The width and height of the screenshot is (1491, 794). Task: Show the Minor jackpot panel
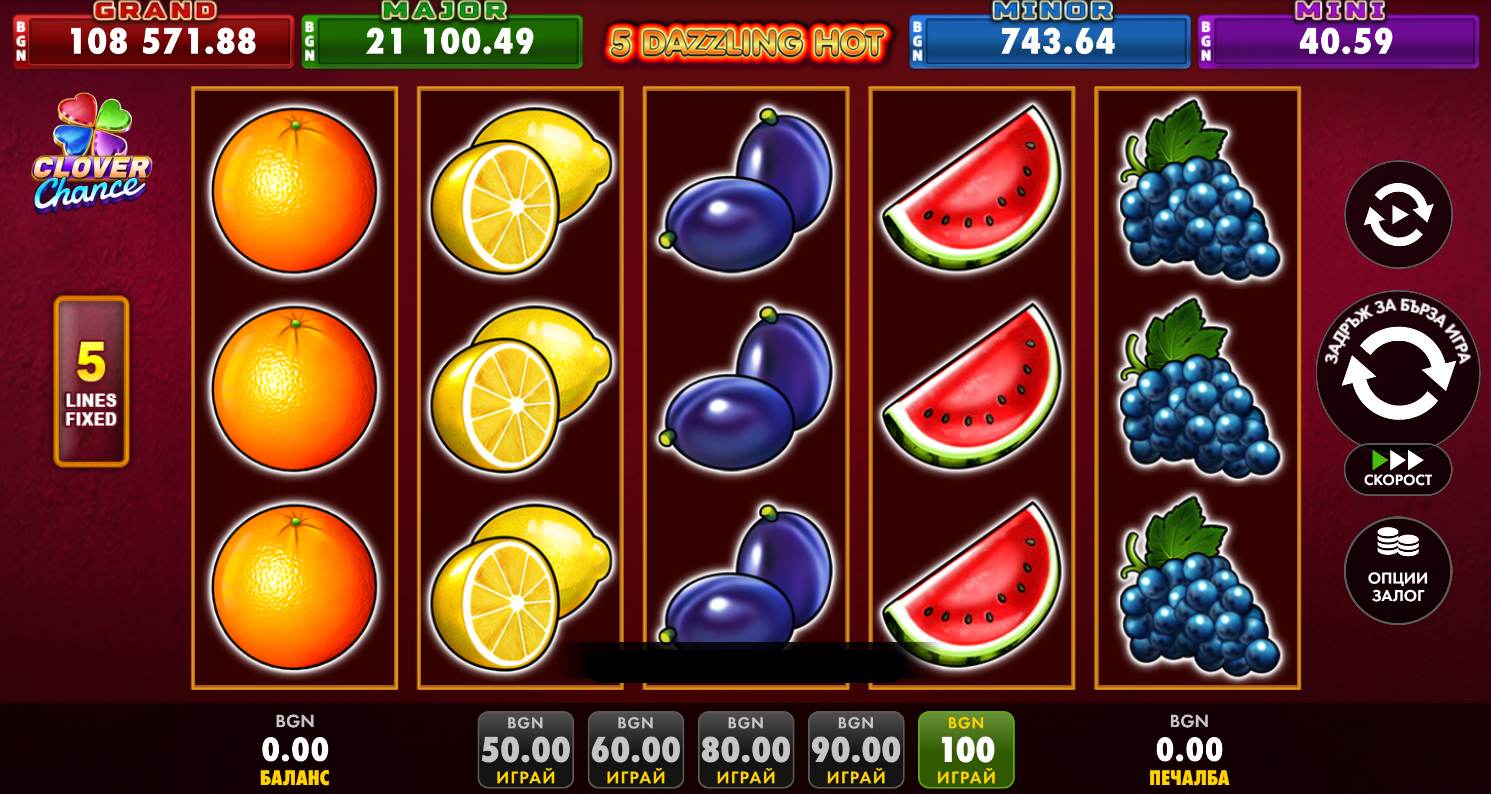pos(1049,41)
